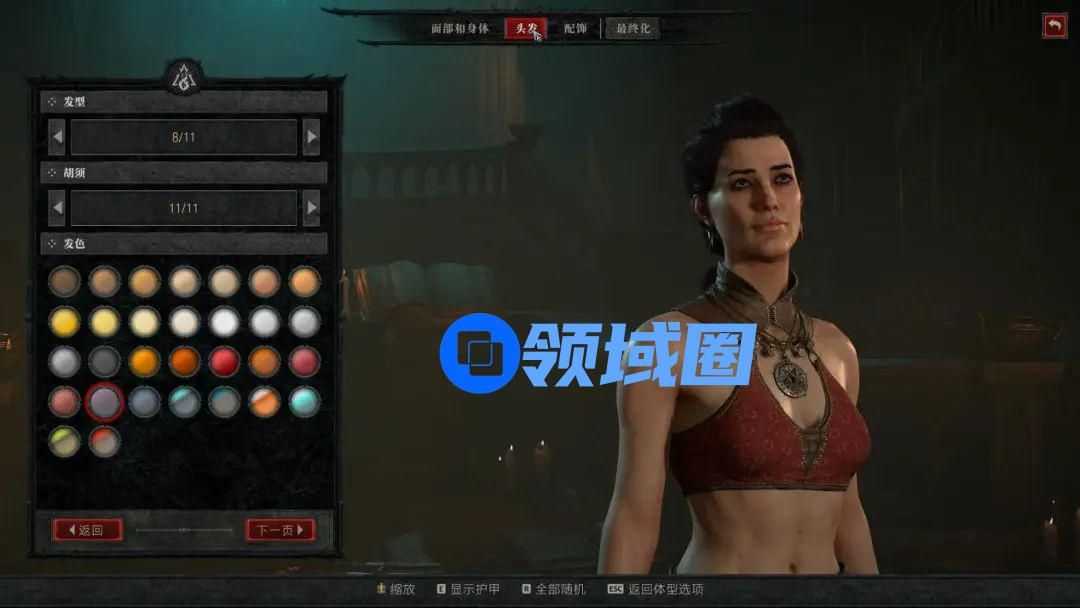The height and width of the screenshot is (608, 1080).
Task: Select the orange and white split hair color
Action: tap(264, 401)
